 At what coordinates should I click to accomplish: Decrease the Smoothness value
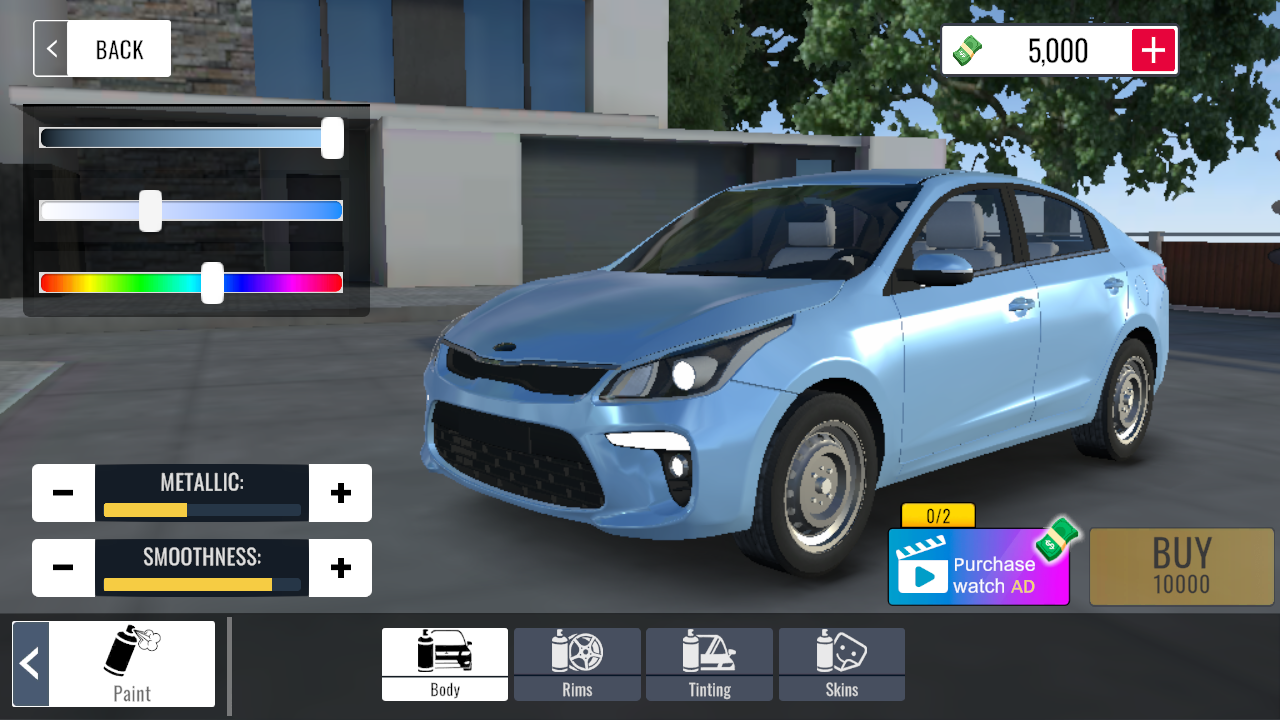(63, 568)
